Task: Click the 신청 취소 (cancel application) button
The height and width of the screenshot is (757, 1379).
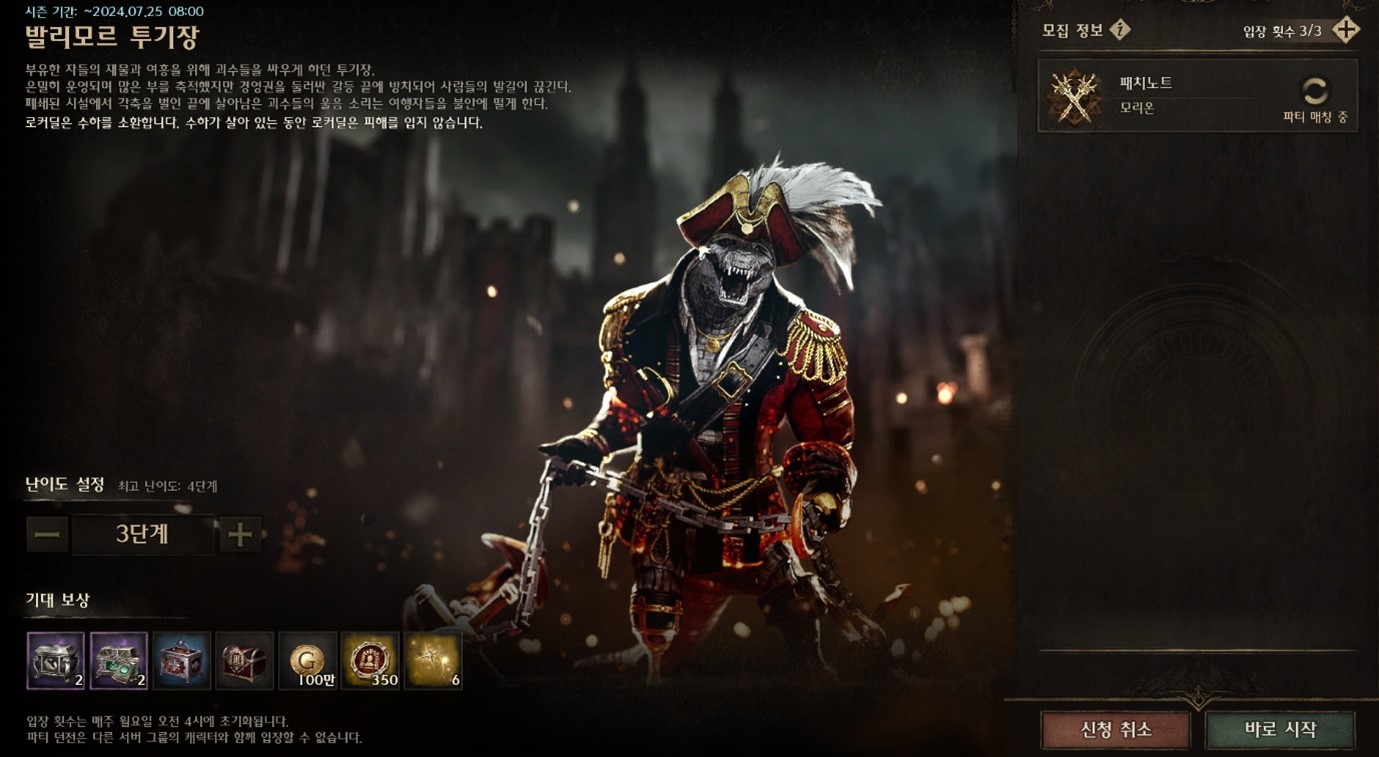Action: point(1115,730)
